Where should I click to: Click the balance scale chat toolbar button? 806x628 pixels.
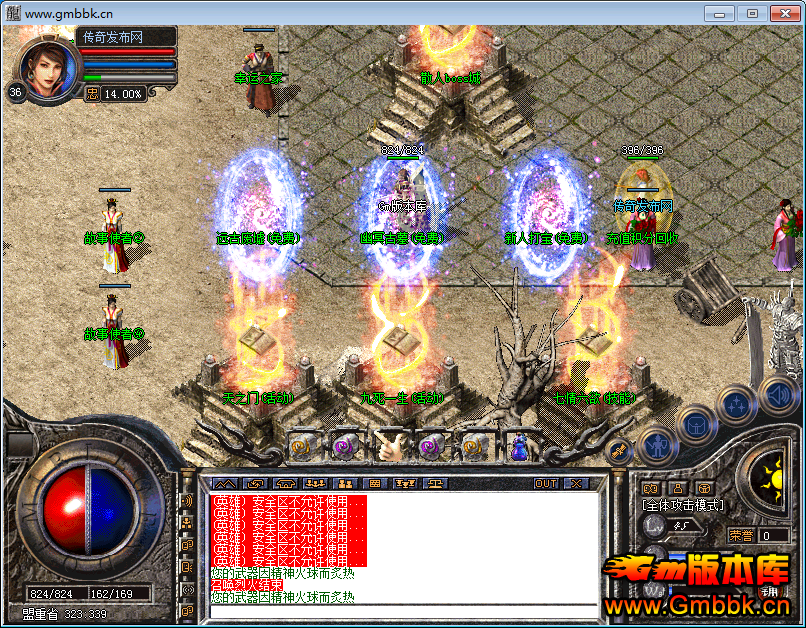click(x=437, y=483)
